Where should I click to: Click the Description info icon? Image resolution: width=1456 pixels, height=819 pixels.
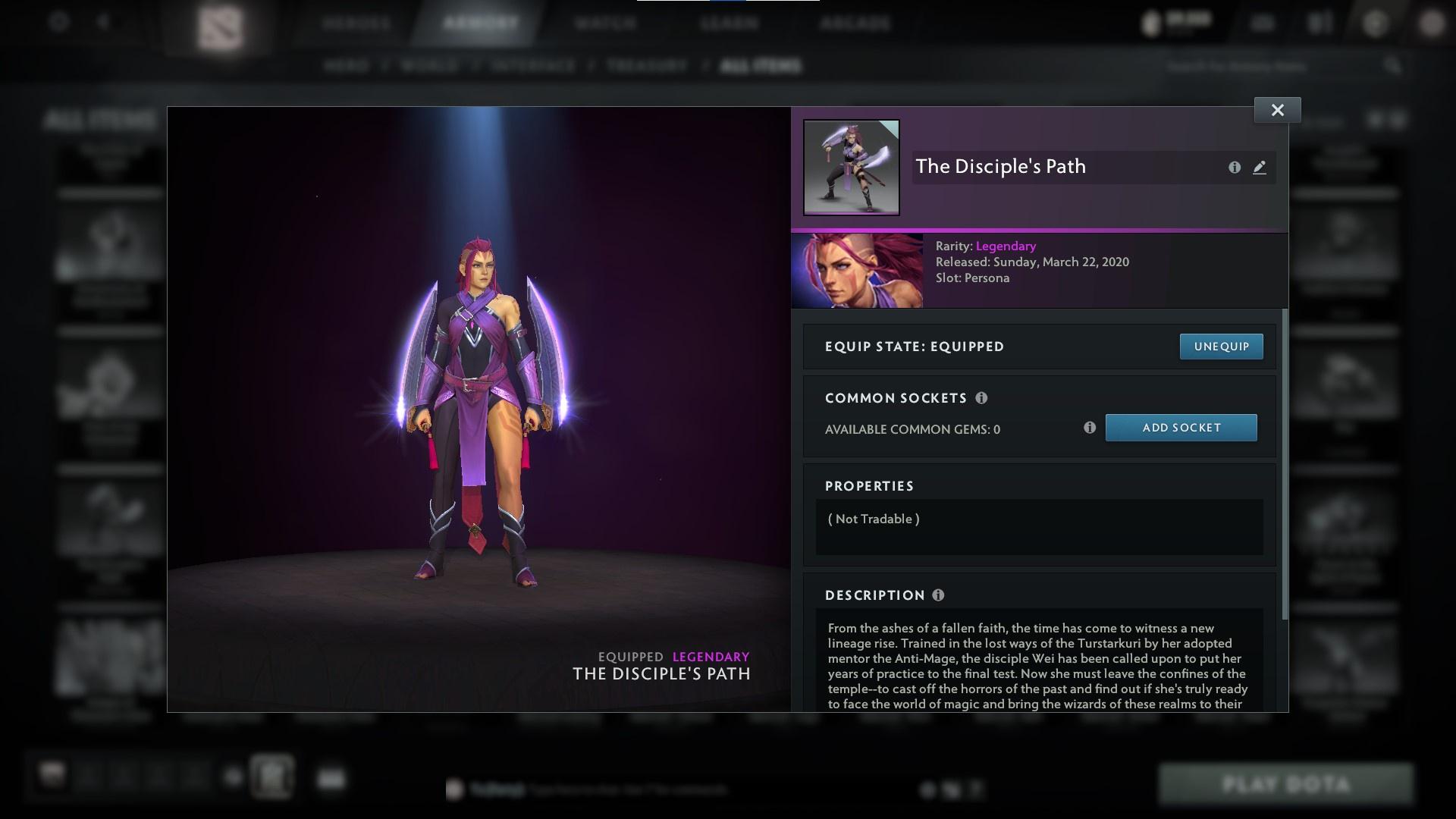(x=939, y=595)
